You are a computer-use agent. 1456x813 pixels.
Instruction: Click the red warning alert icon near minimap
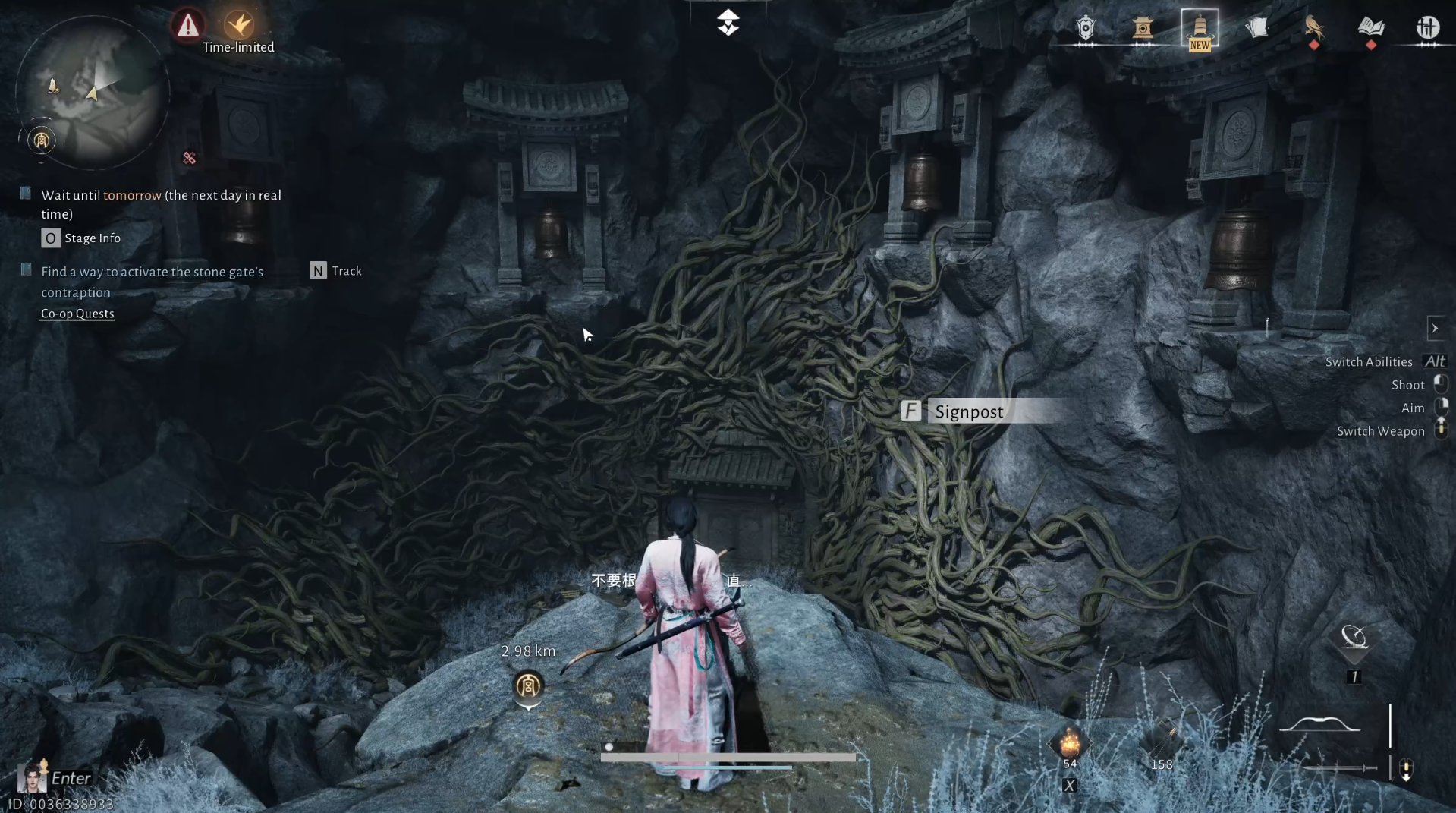point(187,24)
